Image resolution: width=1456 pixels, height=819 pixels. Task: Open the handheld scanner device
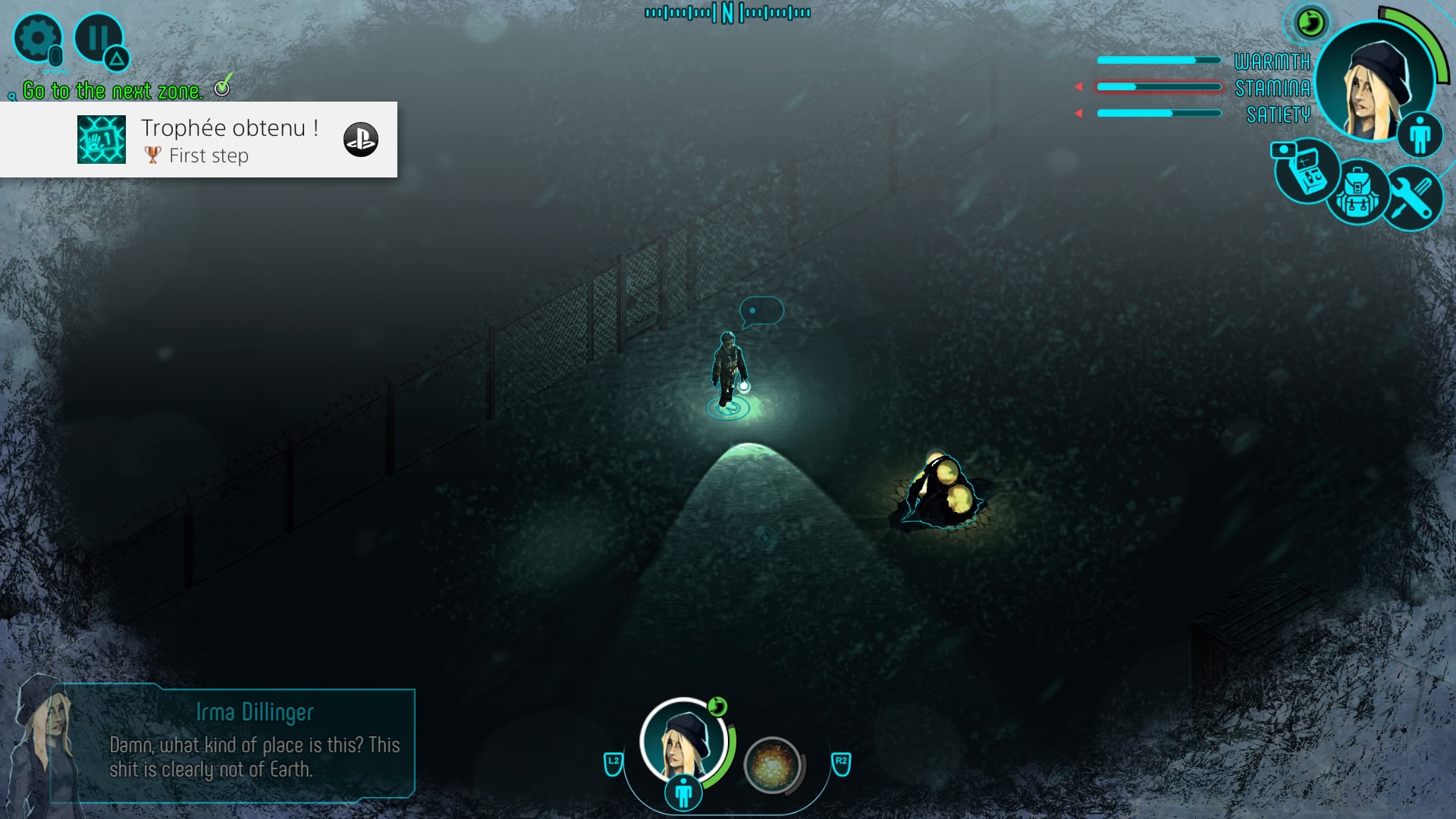[x=1307, y=171]
